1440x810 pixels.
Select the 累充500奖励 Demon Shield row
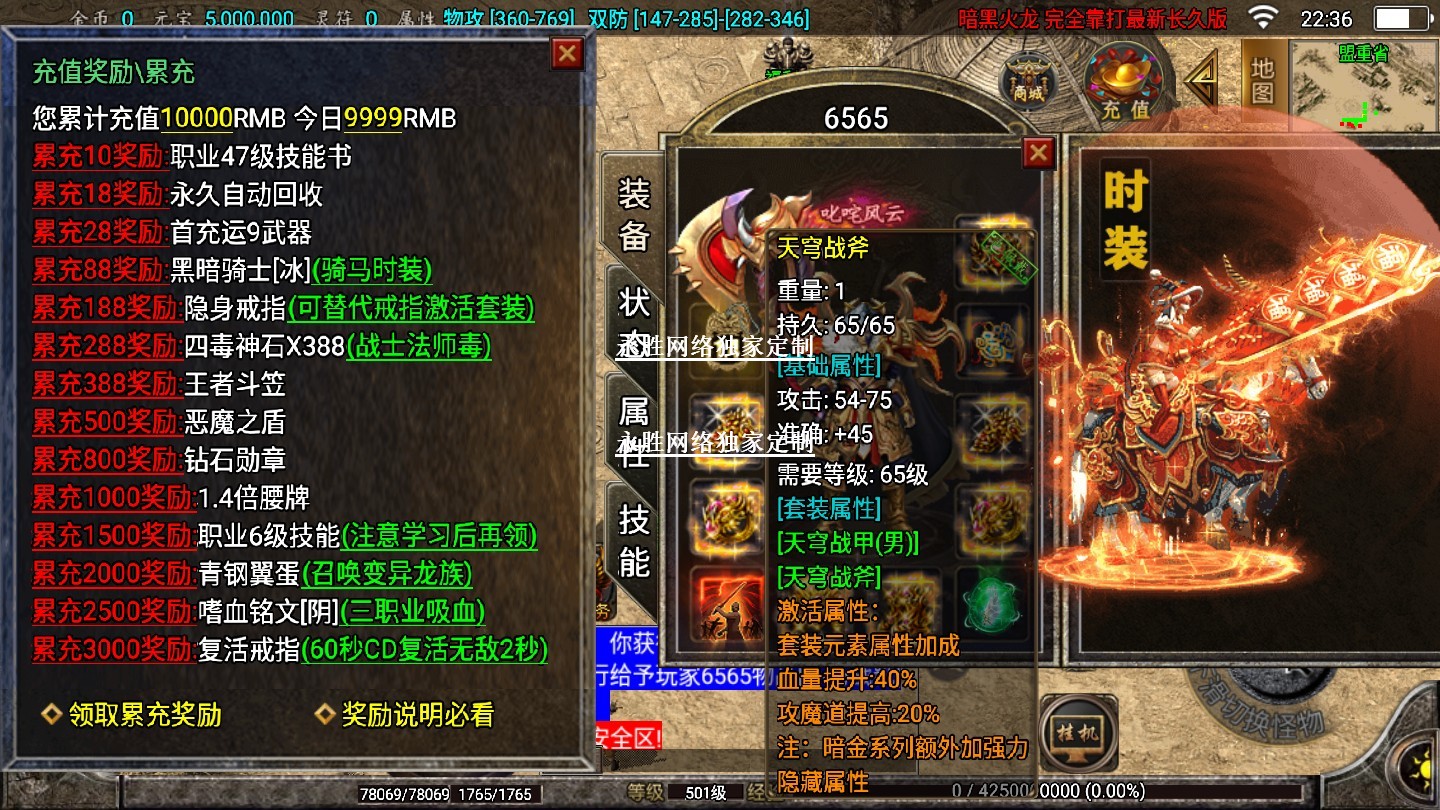point(106,422)
